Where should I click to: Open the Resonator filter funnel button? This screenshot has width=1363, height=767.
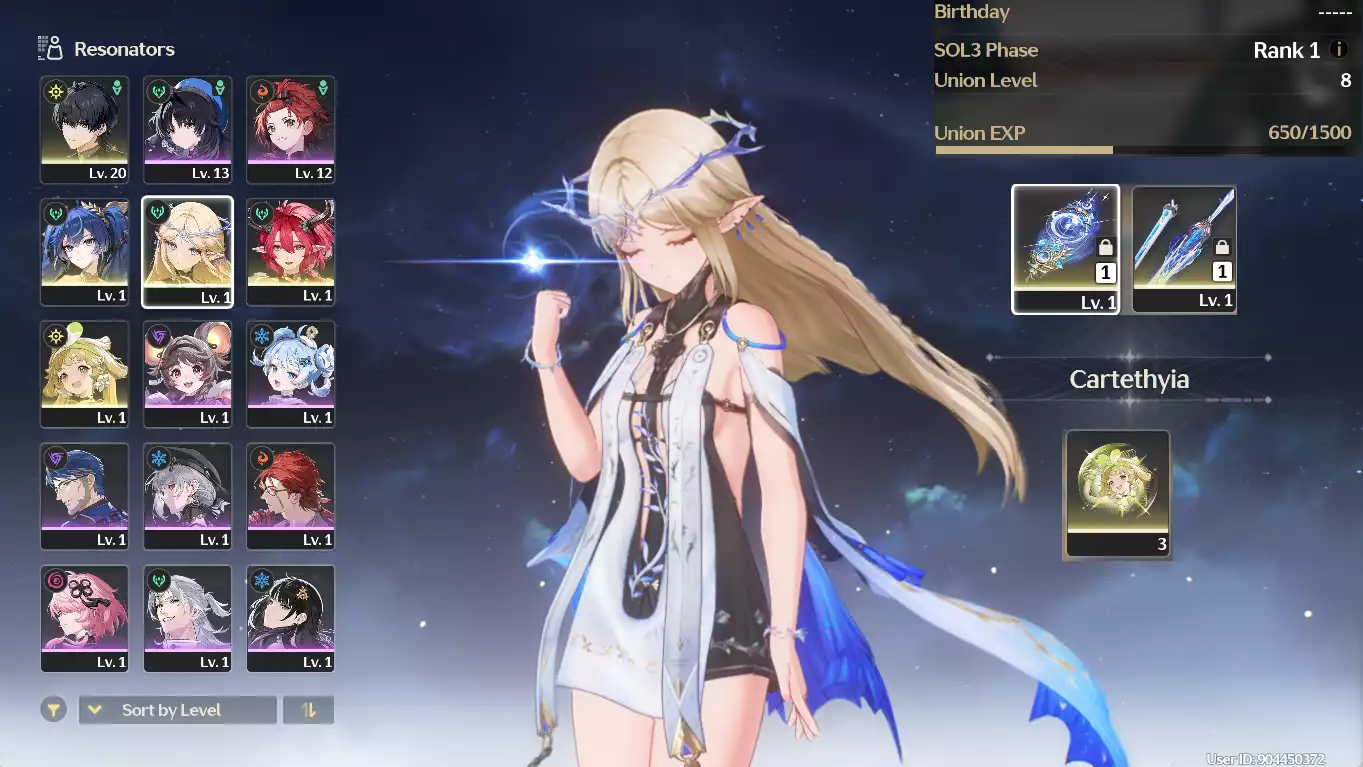point(54,710)
